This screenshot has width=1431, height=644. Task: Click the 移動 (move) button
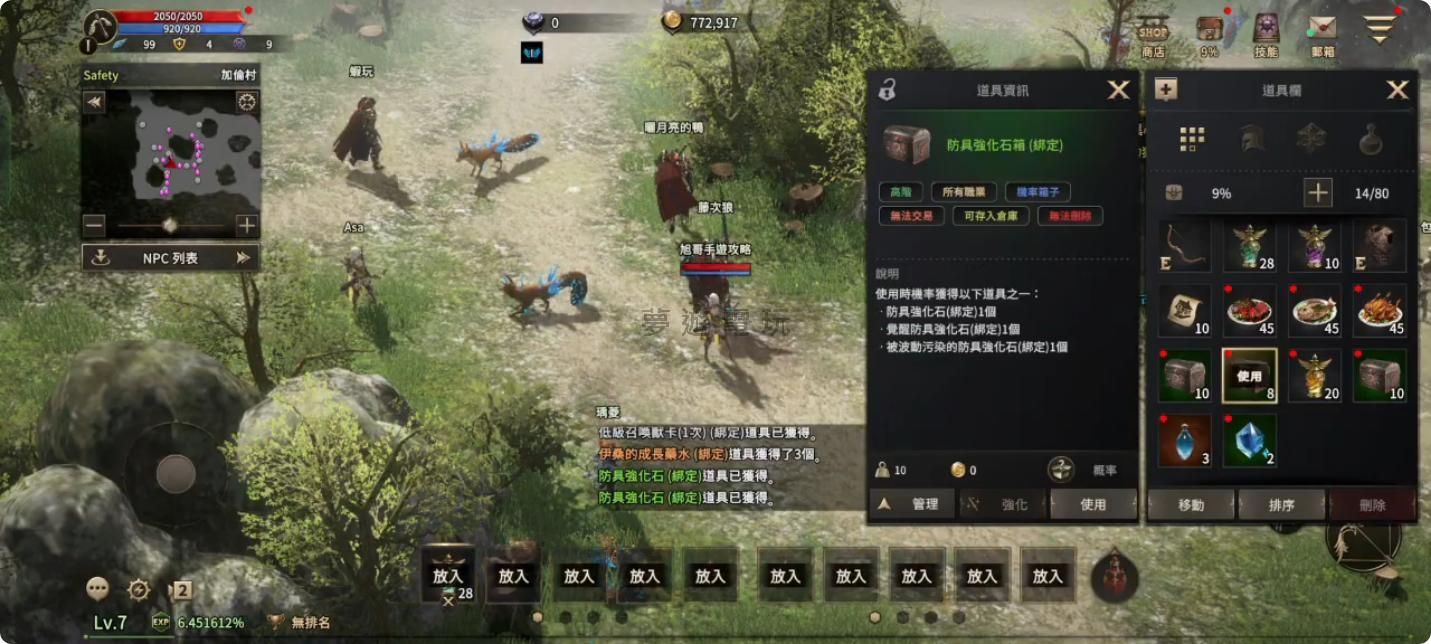tap(1191, 505)
